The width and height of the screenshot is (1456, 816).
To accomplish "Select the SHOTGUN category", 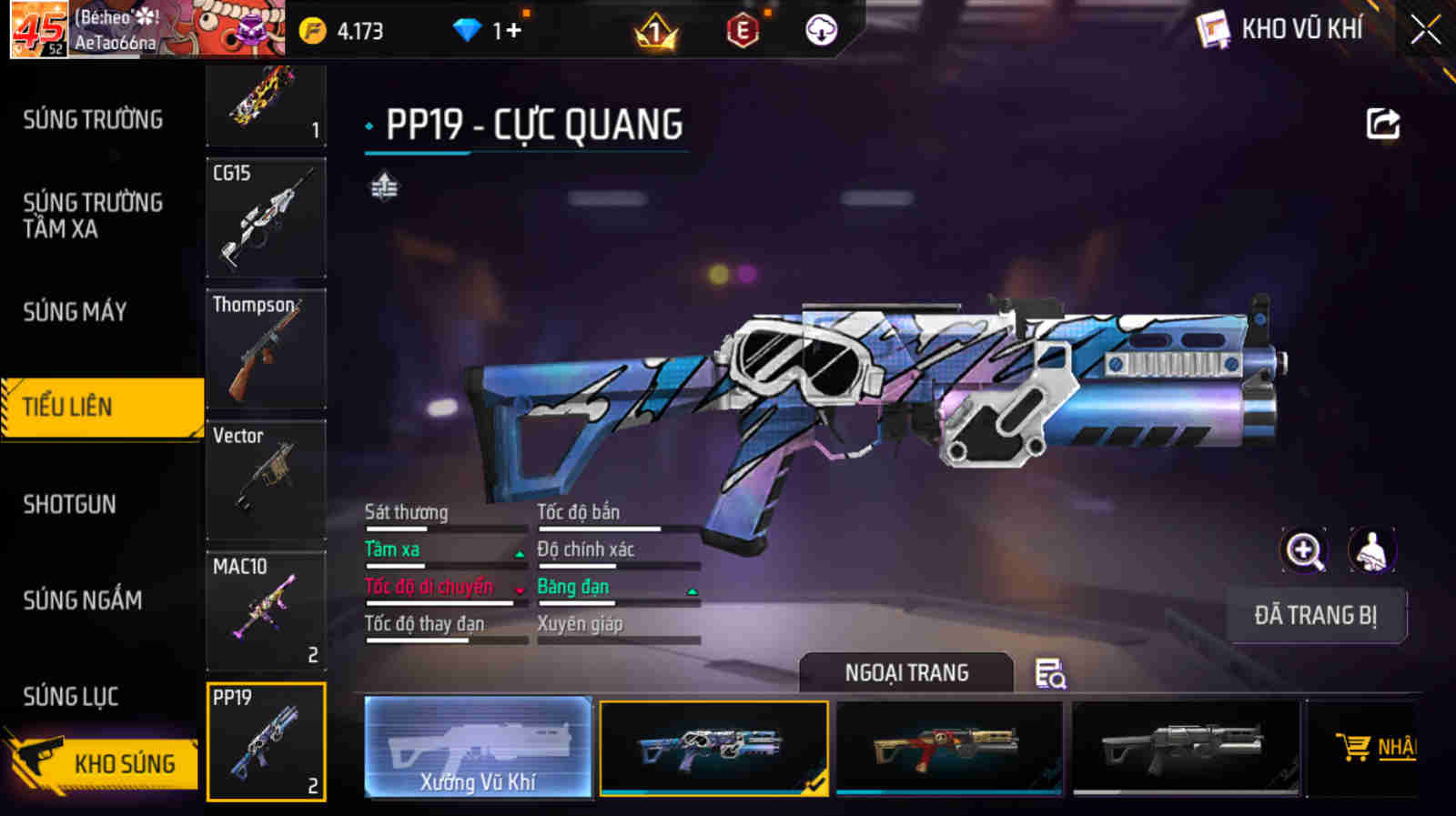I will pyautogui.click(x=70, y=504).
